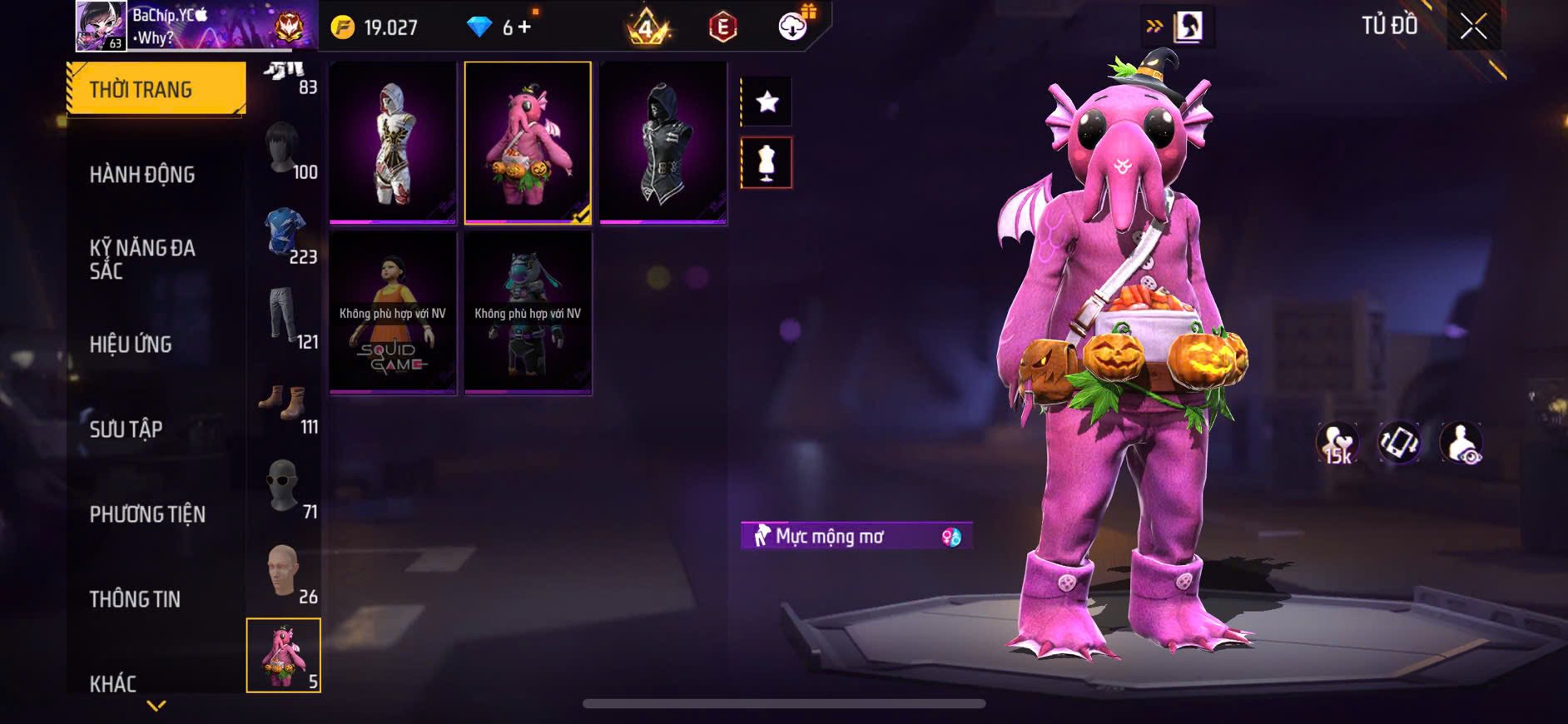Viewport: 1568px width, 724px height.
Task: Toggle the character view eye icon
Action: [x=1461, y=443]
